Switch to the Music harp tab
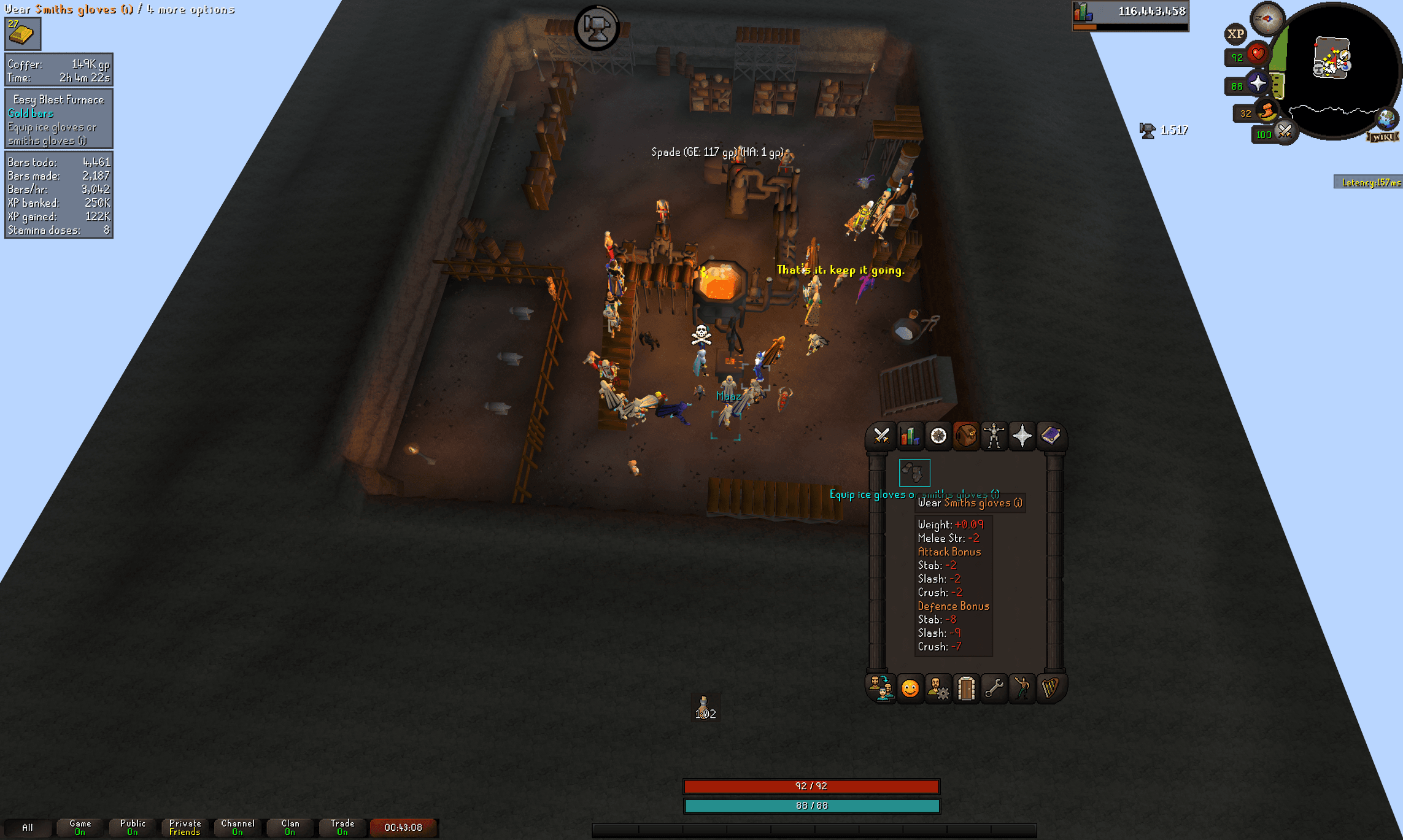The width and height of the screenshot is (1403, 840). (1051, 688)
